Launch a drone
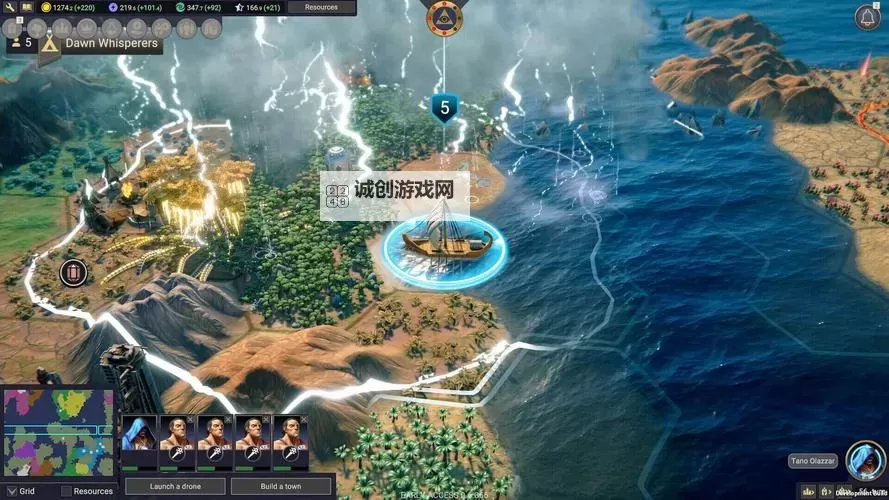889x500 pixels. point(174,487)
